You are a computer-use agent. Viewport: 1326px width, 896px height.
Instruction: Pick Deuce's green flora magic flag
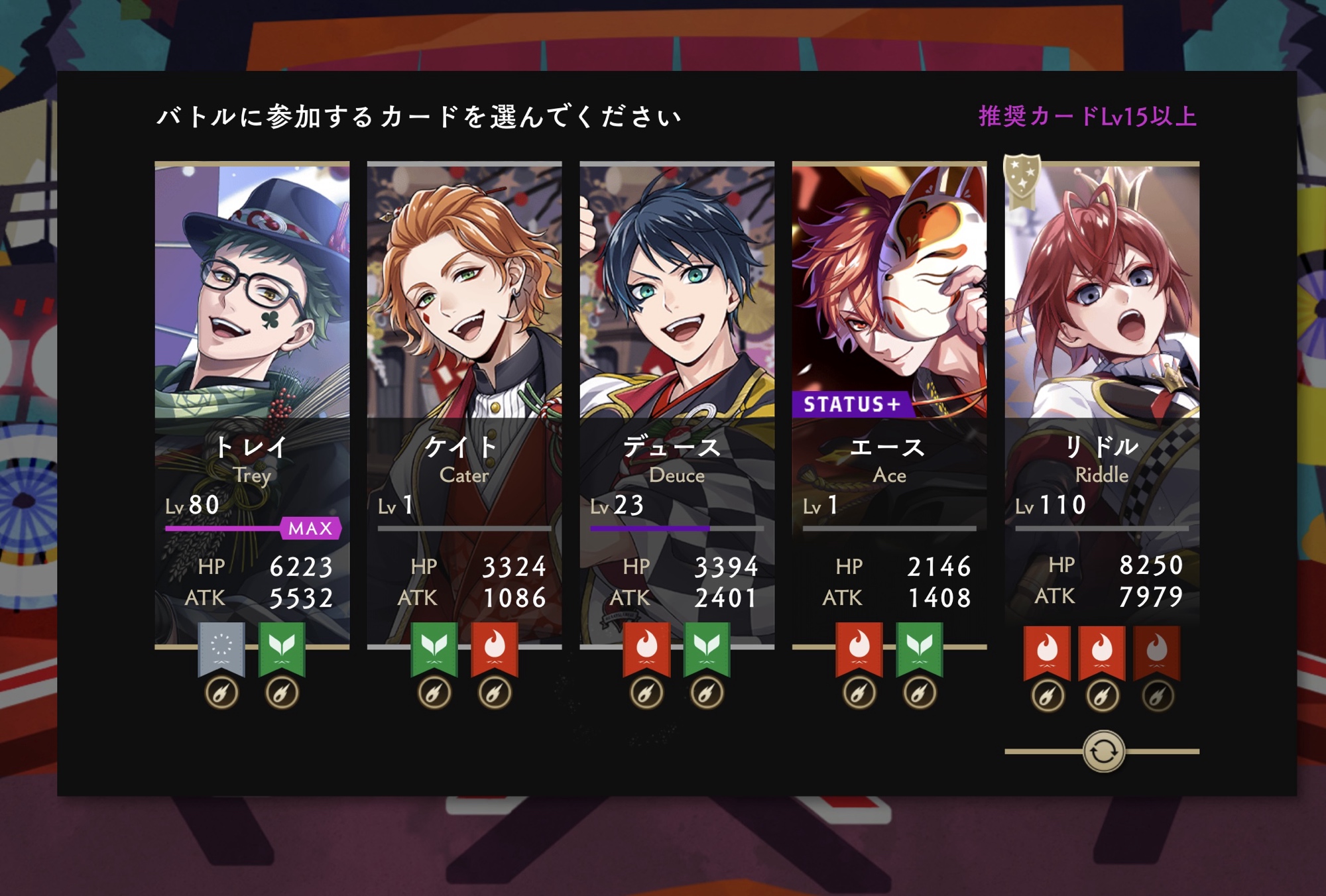click(x=707, y=648)
